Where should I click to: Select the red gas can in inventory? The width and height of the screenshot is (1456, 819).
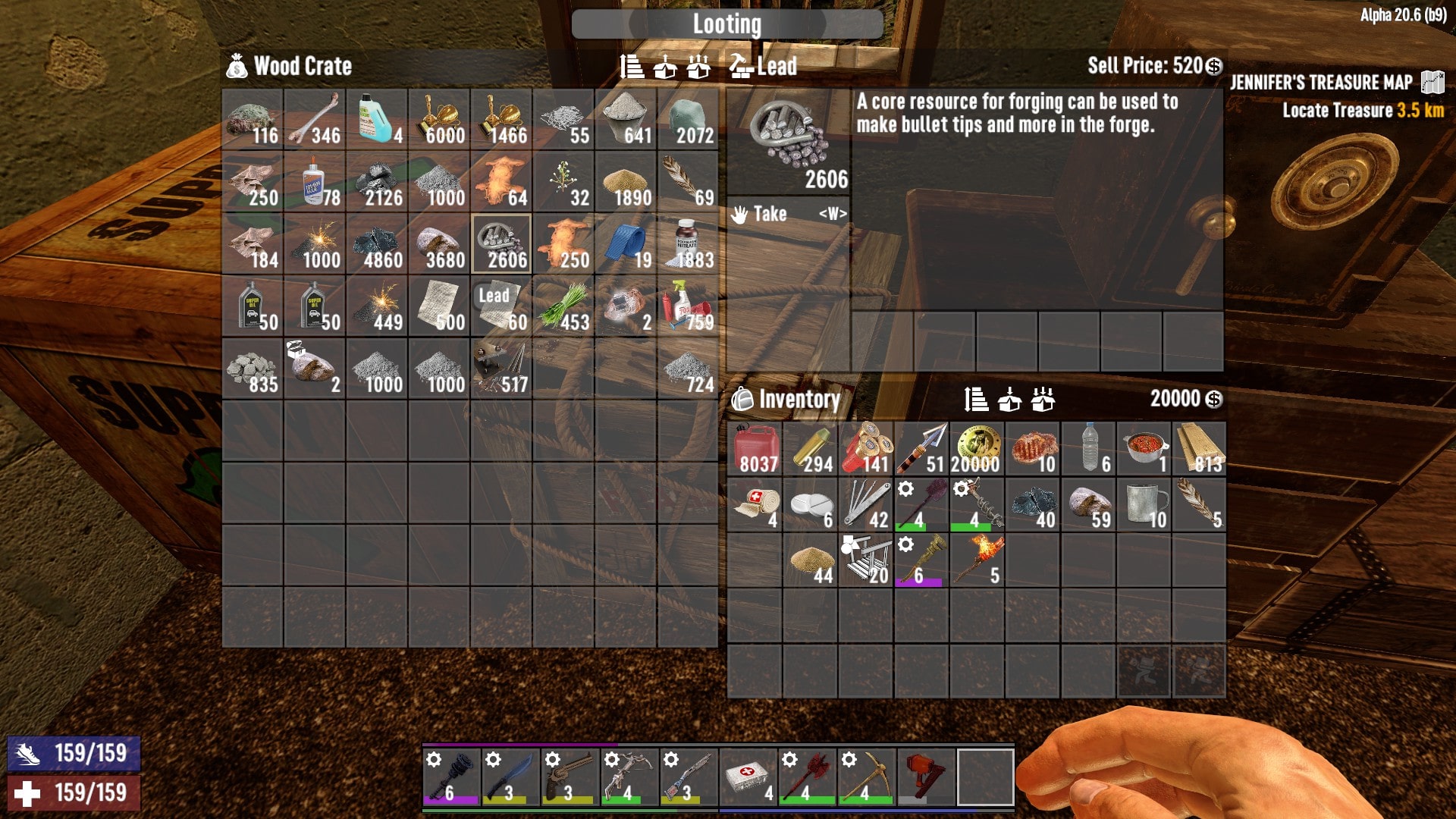[755, 449]
